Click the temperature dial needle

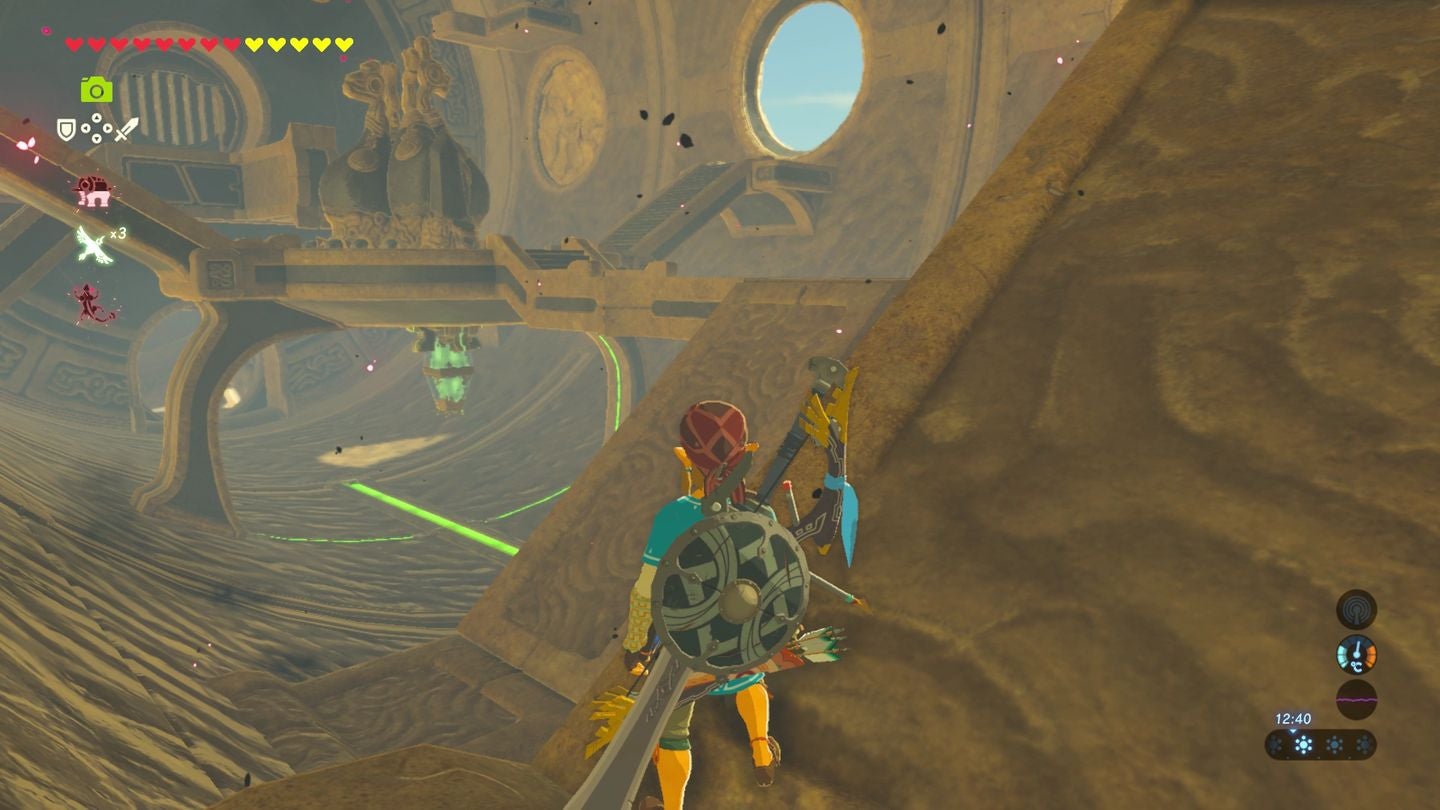pos(1356,648)
